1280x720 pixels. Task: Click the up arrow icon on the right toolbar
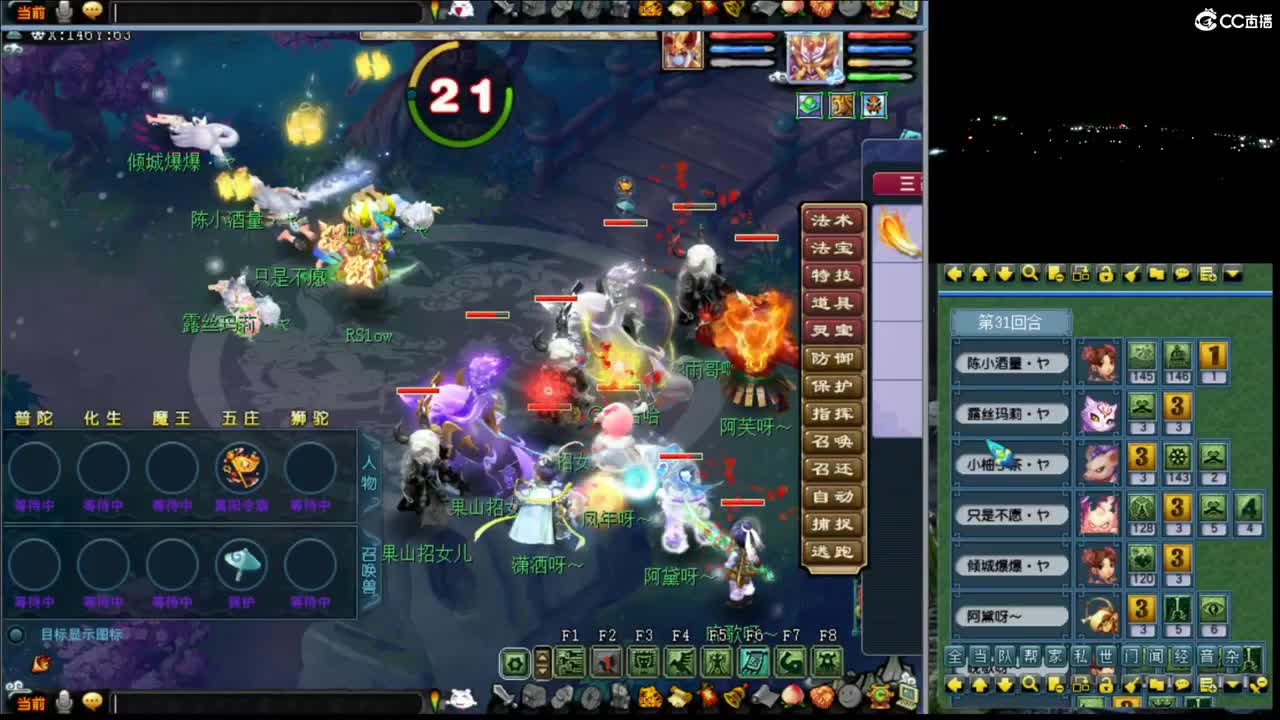tap(980, 275)
